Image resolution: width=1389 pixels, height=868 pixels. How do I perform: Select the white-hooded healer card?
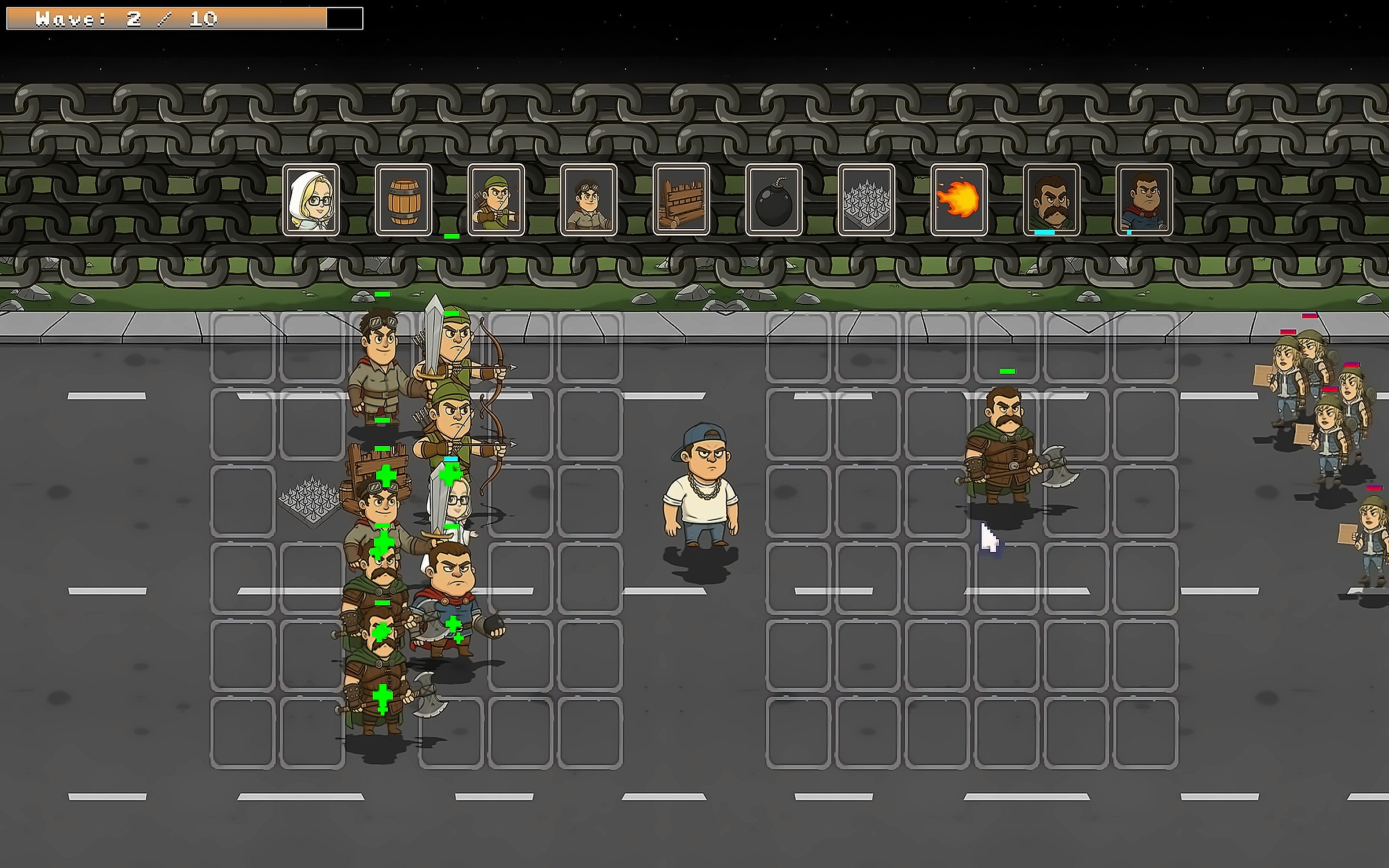[311, 200]
